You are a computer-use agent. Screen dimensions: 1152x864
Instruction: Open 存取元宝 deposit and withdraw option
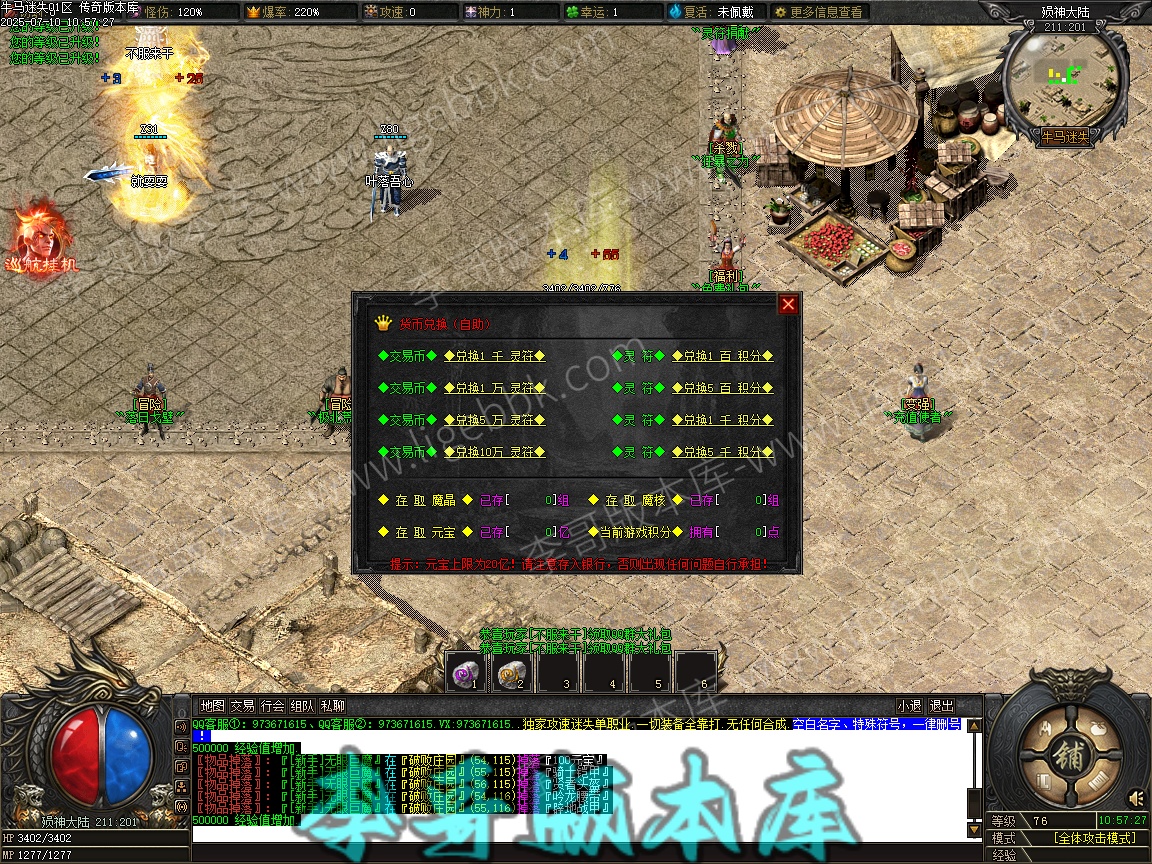point(425,532)
